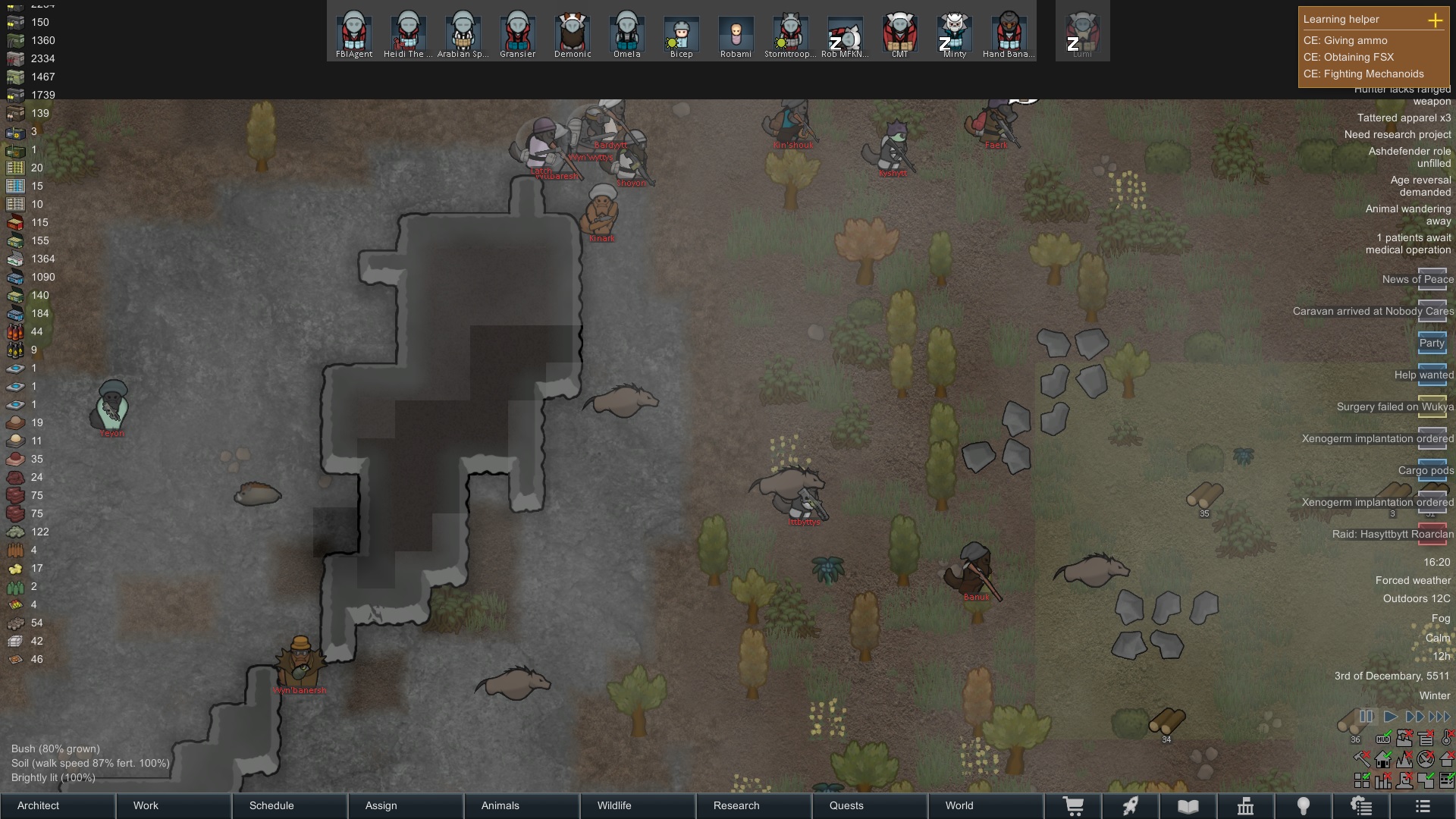Open the Animals tab
Screen dimensions: 1456x819
(x=522, y=805)
